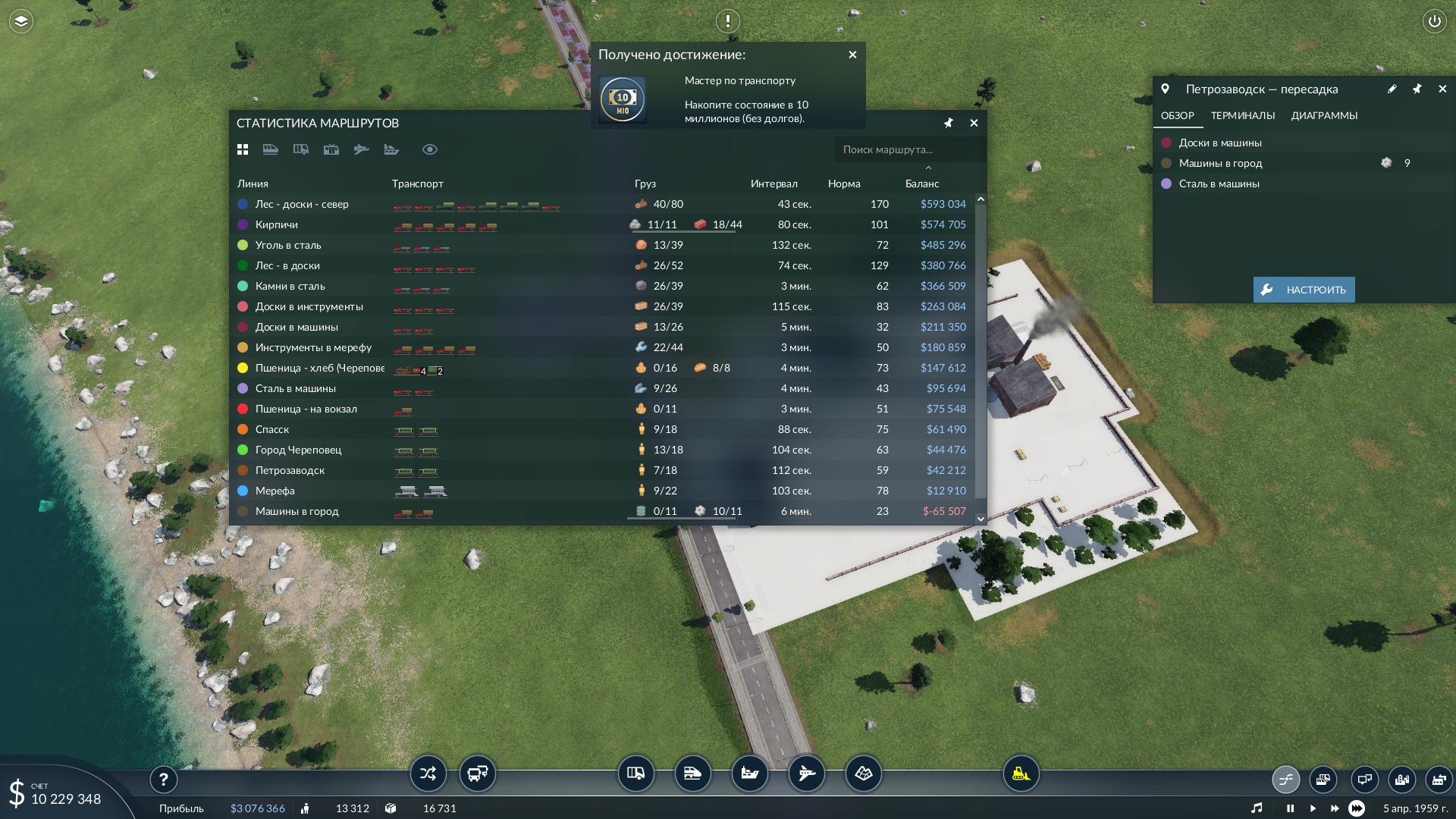Pause the game simulation

pos(1290,808)
